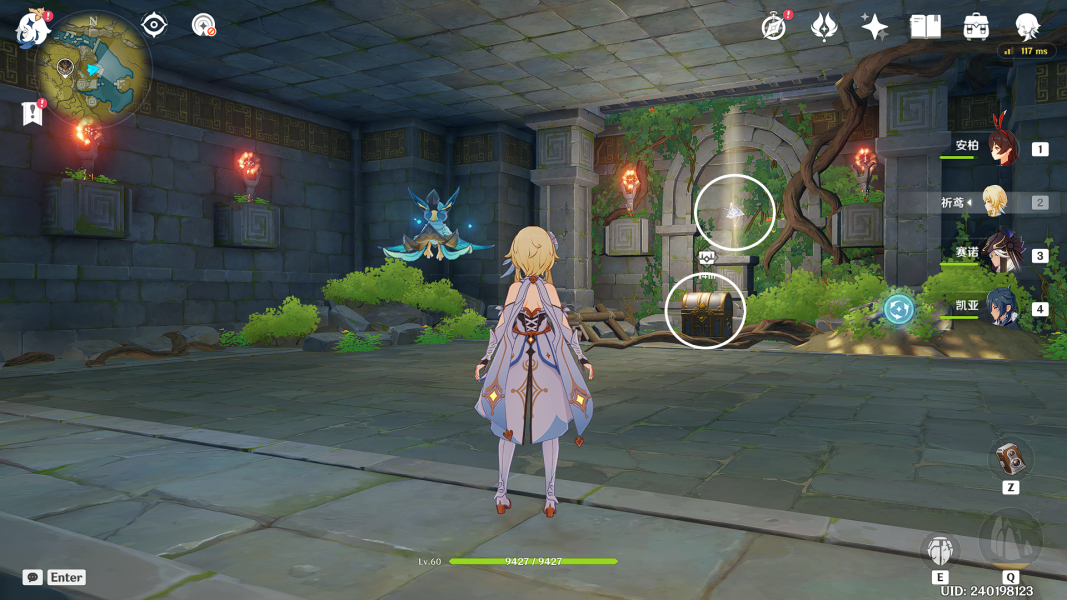Screen dimensions: 1067x600
Task: Open the backpack inventory
Action: (976, 27)
